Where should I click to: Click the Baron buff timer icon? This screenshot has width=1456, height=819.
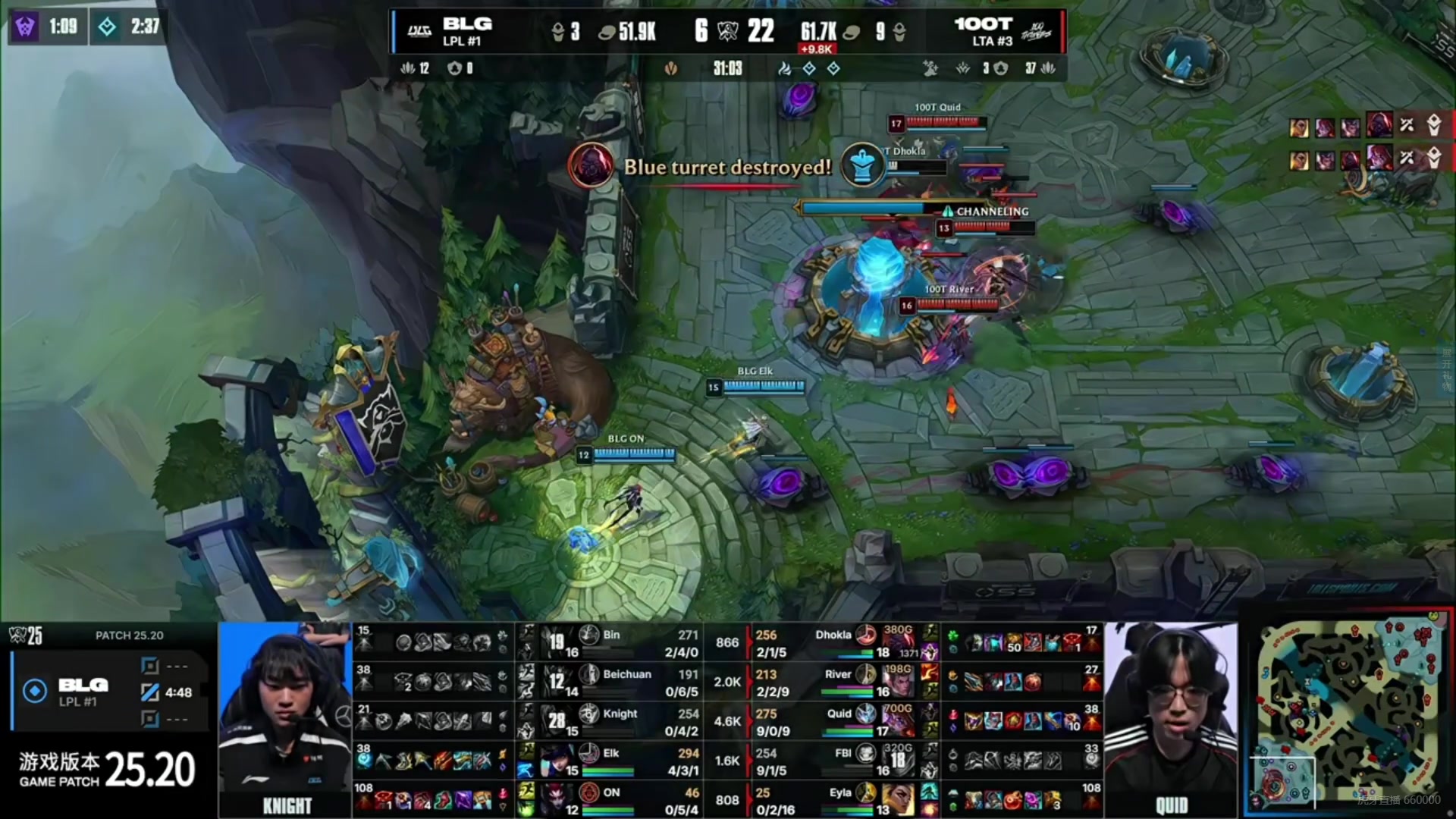pos(24,27)
